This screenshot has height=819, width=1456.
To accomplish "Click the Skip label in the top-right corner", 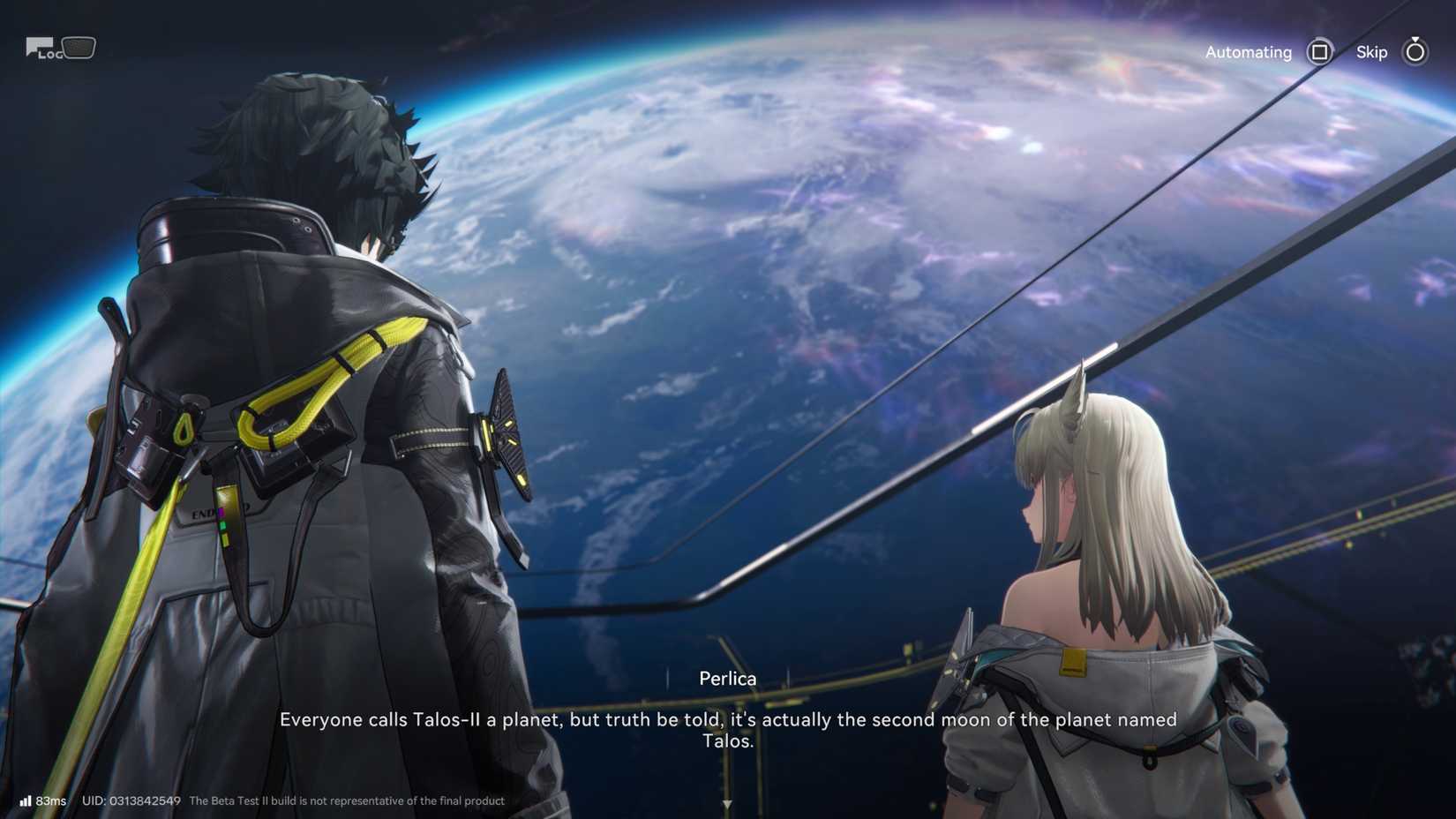I will (x=1370, y=52).
